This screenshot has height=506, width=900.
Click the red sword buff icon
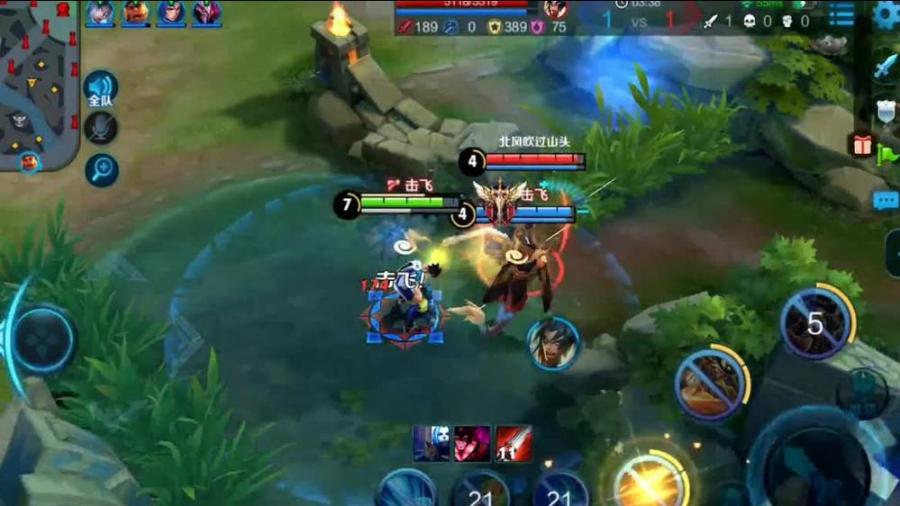[x=514, y=443]
